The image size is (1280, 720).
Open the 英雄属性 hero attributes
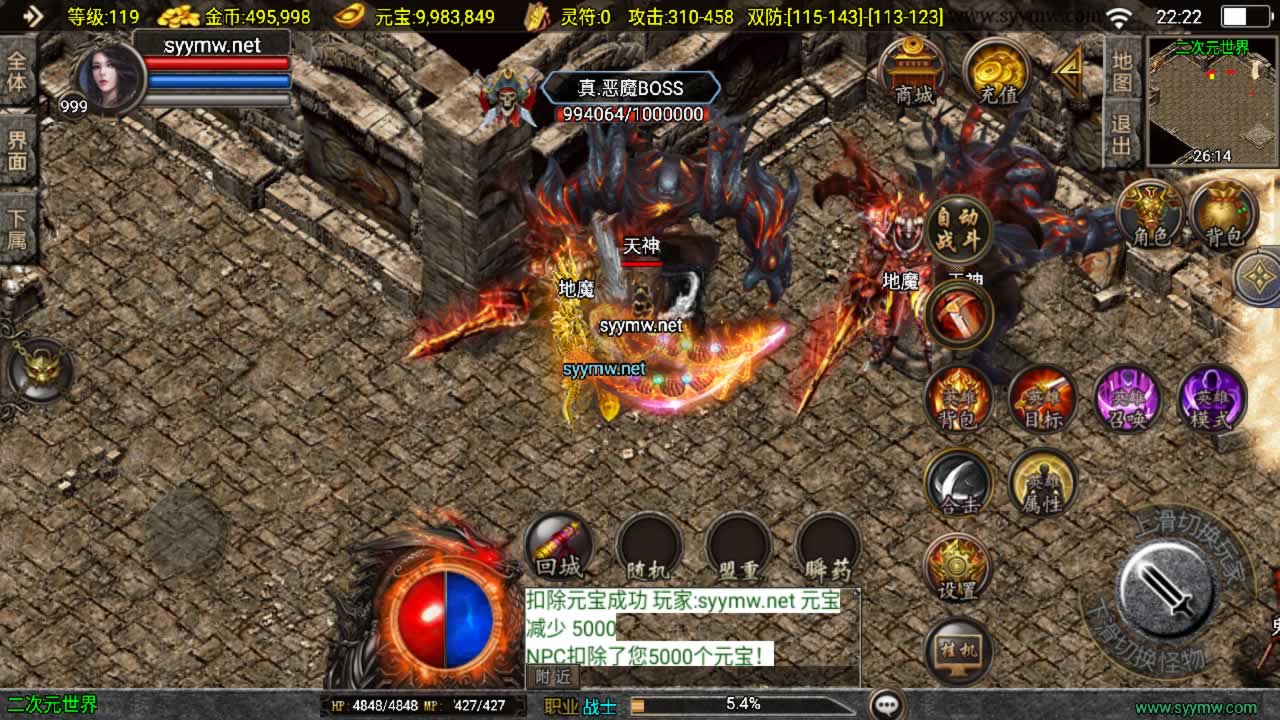click(1042, 483)
